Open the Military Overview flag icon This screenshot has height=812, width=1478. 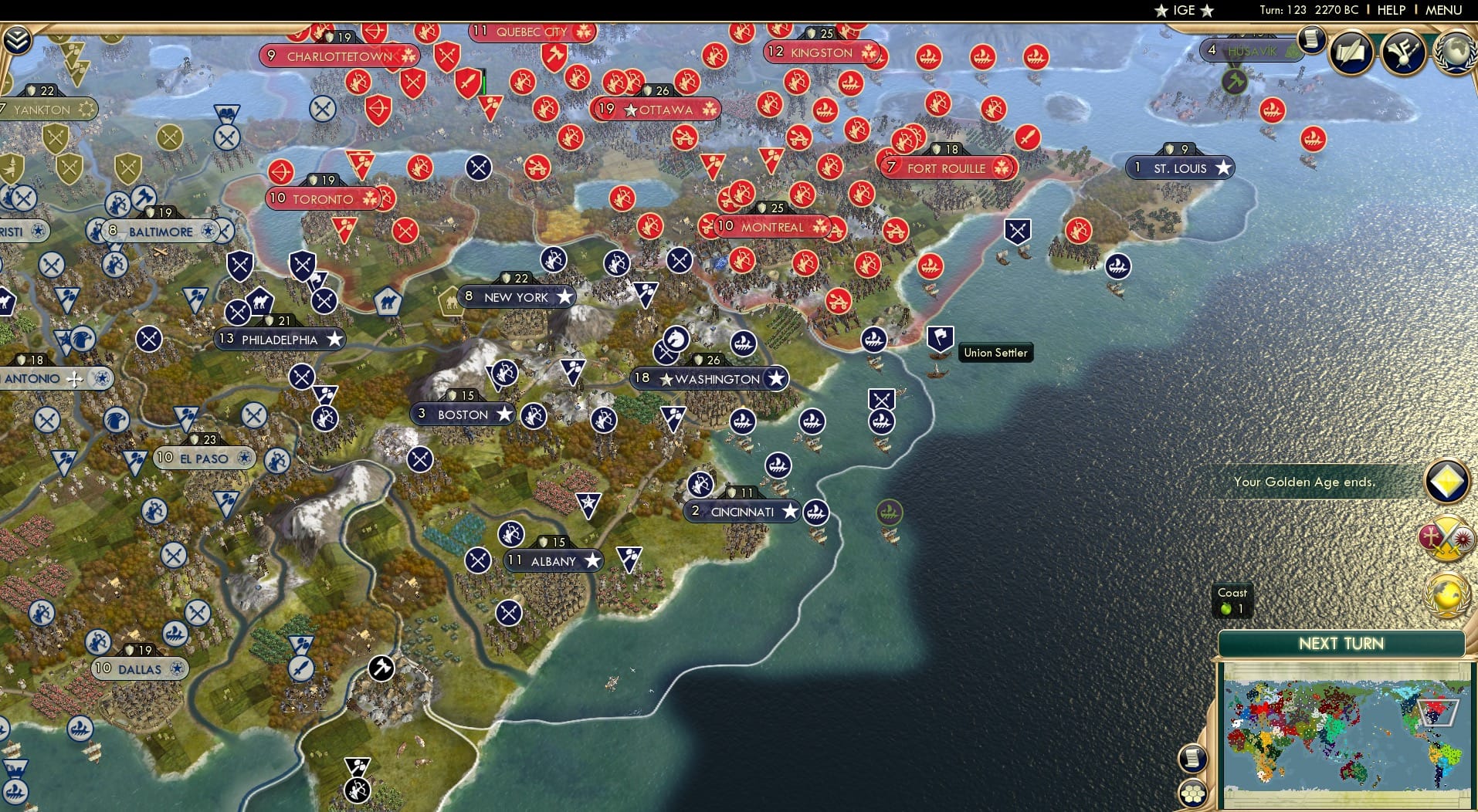click(x=1402, y=52)
